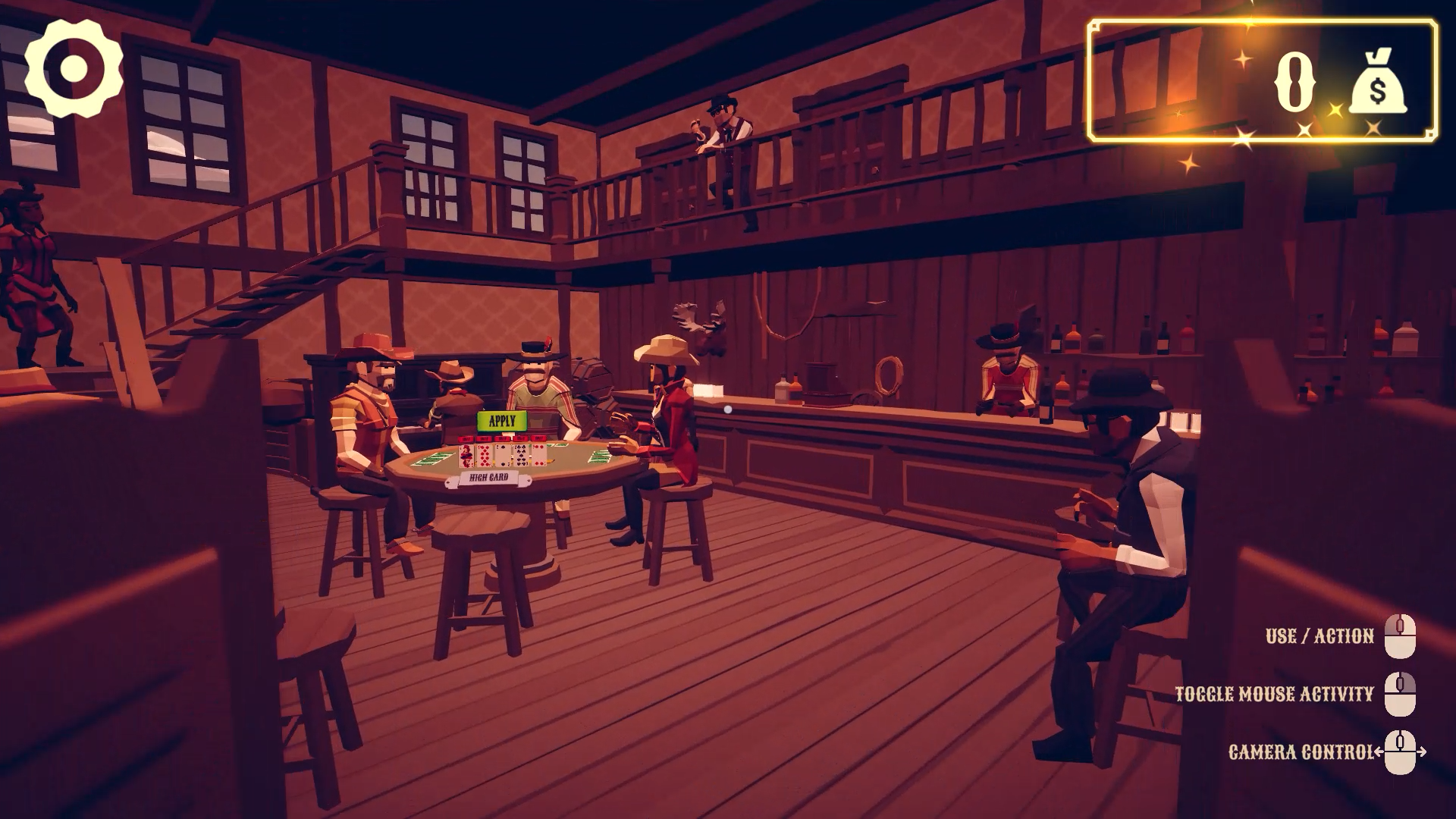
Task: Select the two of spades card
Action: click(503, 455)
